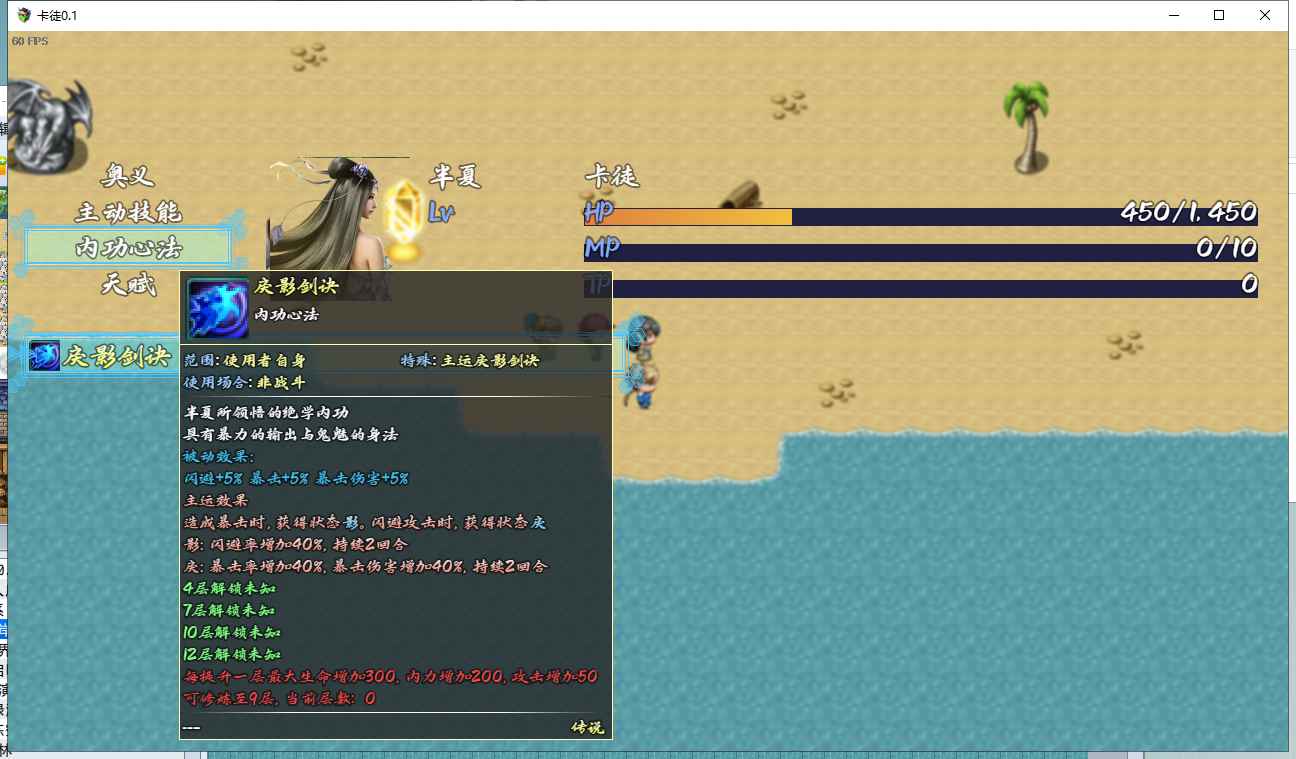This screenshot has width=1296, height=759.
Task: Maximize the game window
Action: (x=1219, y=15)
